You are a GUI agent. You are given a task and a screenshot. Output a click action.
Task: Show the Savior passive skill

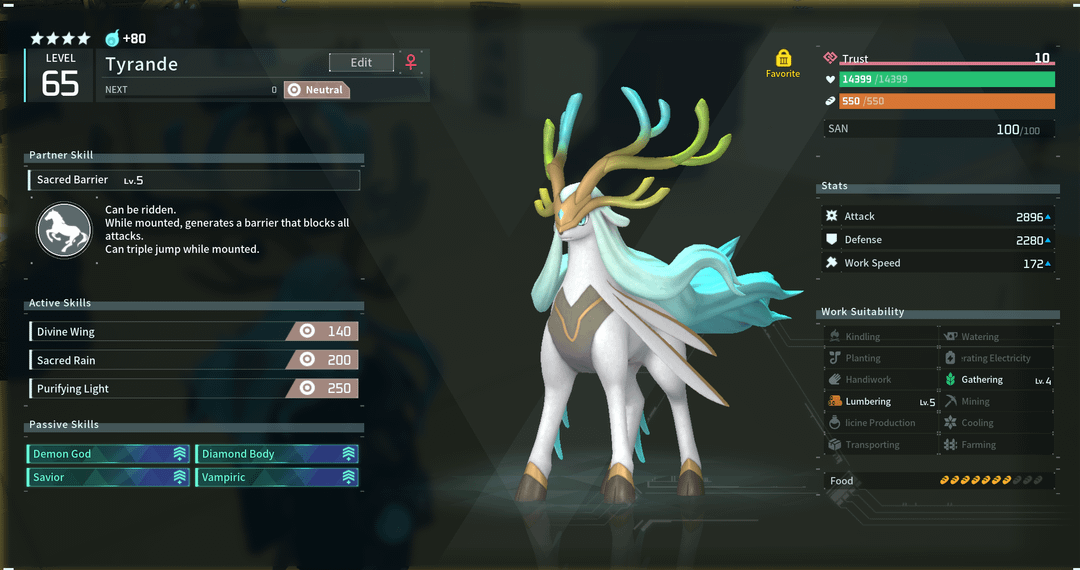[x=109, y=477]
